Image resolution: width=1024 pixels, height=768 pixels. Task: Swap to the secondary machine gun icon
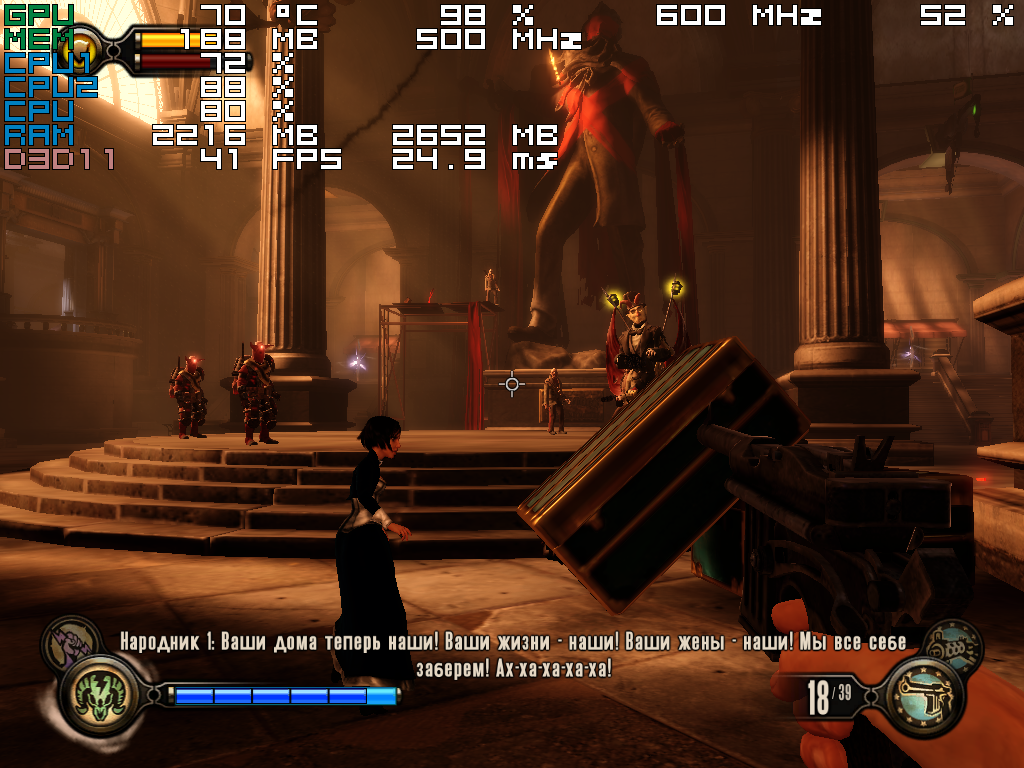point(948,644)
